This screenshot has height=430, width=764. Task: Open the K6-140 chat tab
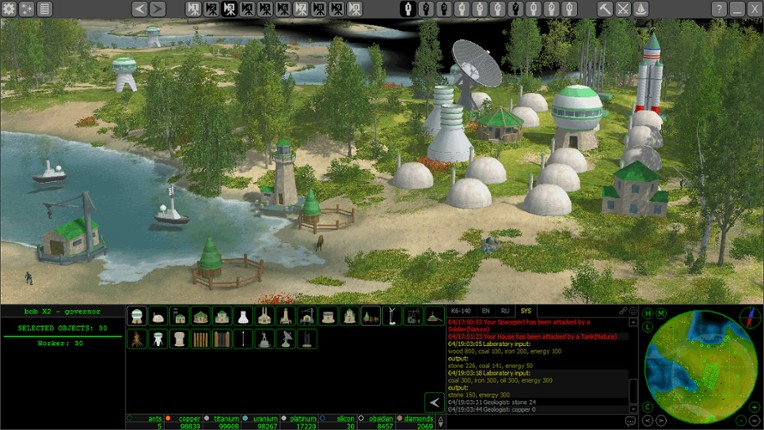coord(461,311)
